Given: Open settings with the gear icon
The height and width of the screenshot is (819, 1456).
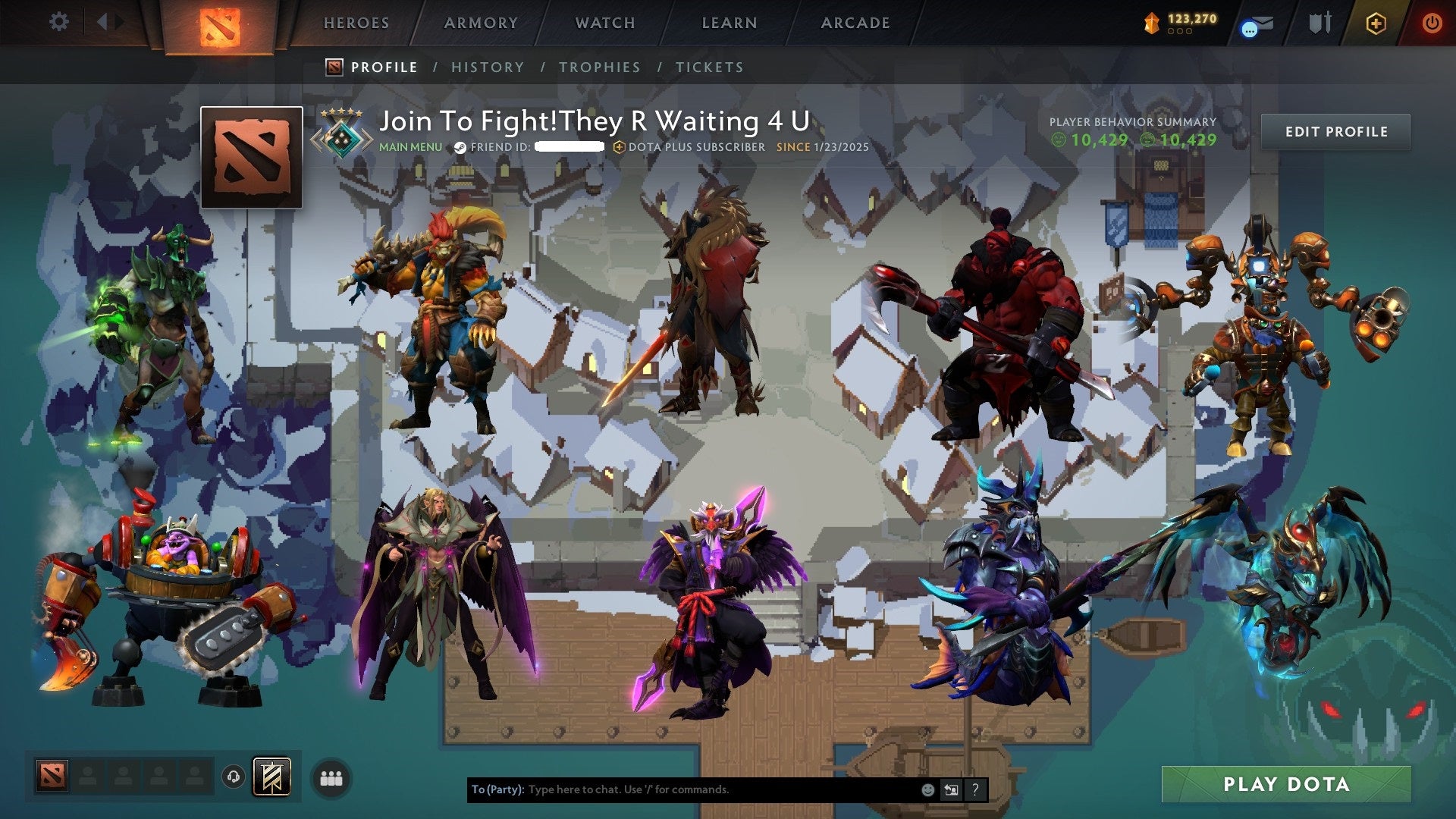Looking at the screenshot, I should pyautogui.click(x=58, y=21).
